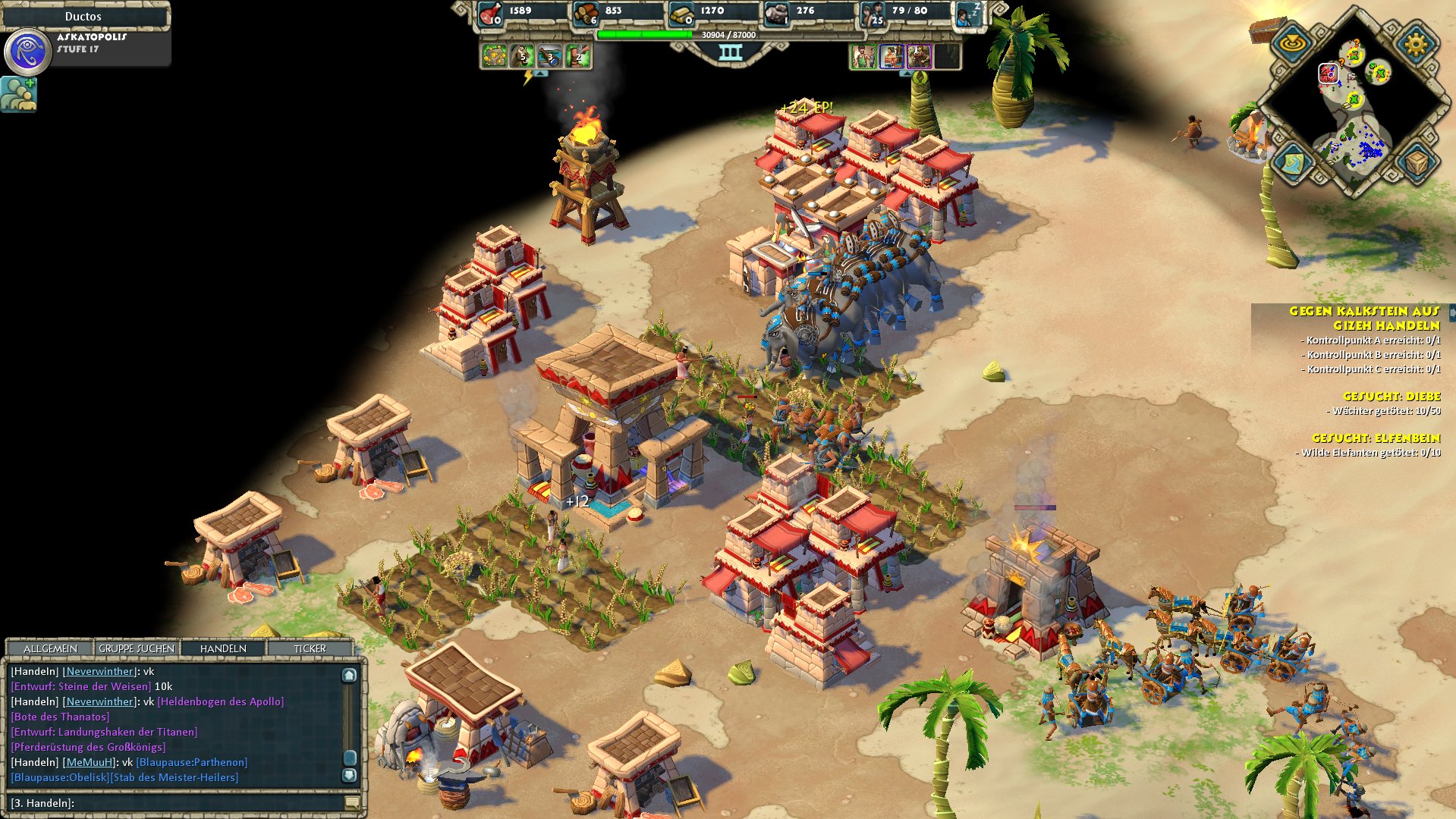Select idle villagers sleeping icon
The height and width of the screenshot is (819, 1456).
tap(967, 14)
